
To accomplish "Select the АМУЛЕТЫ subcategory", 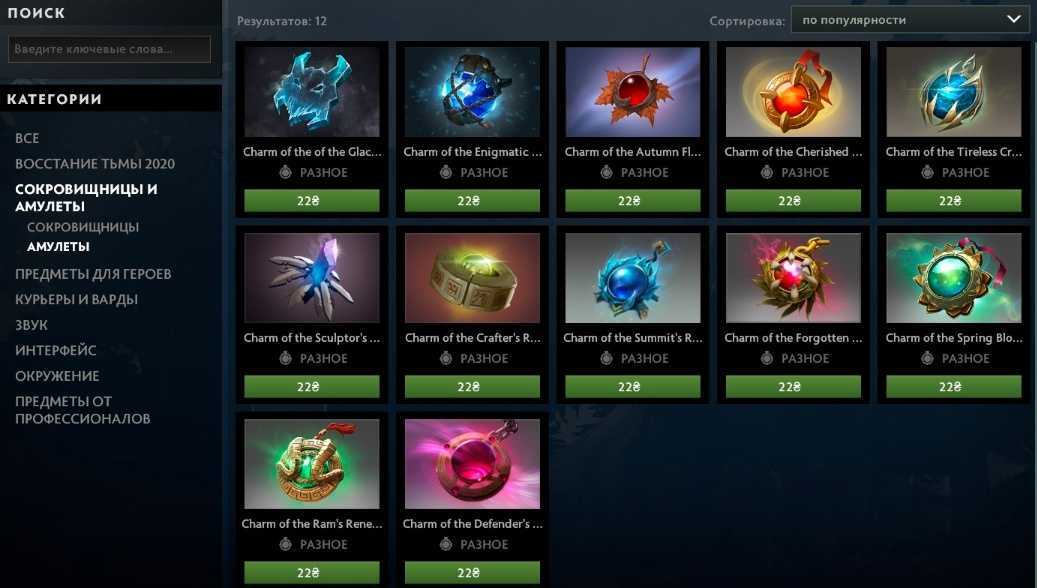I will click(58, 246).
